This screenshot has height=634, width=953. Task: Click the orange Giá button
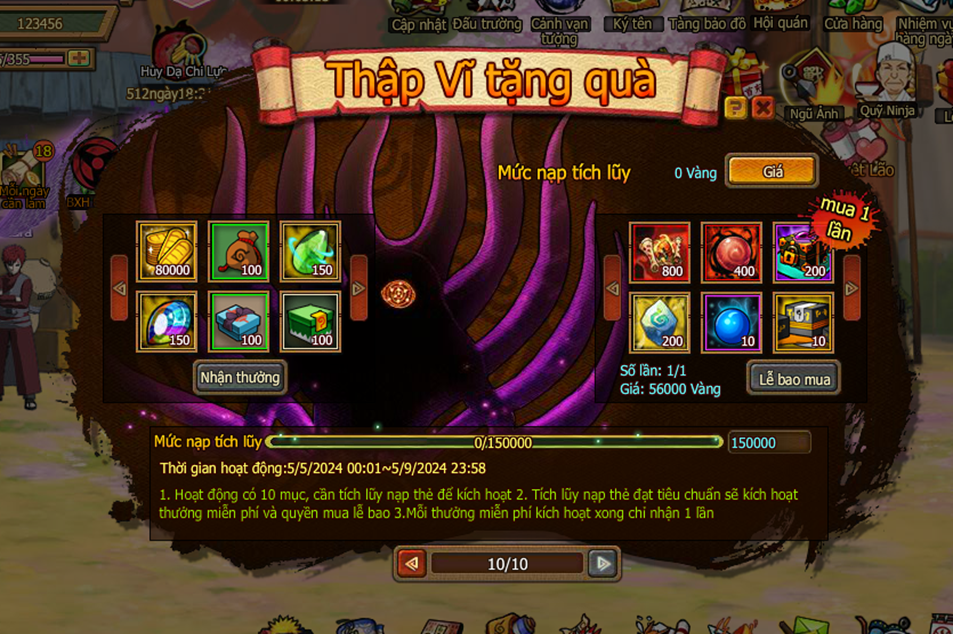click(x=772, y=172)
